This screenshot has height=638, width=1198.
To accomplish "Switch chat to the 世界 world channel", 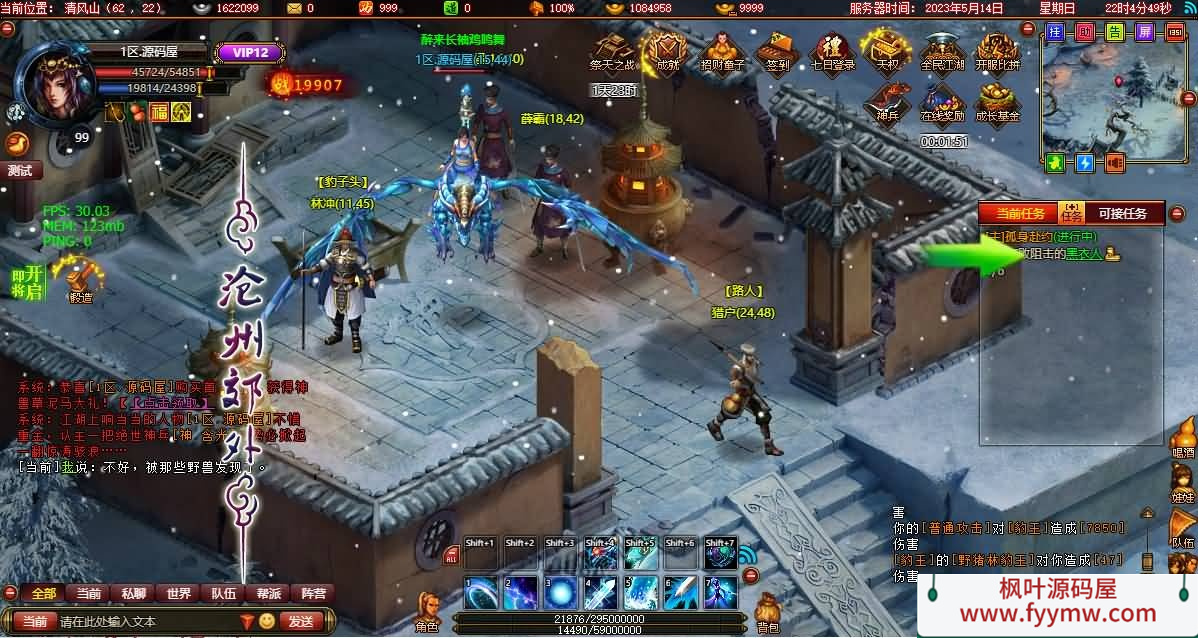I will pyautogui.click(x=179, y=593).
